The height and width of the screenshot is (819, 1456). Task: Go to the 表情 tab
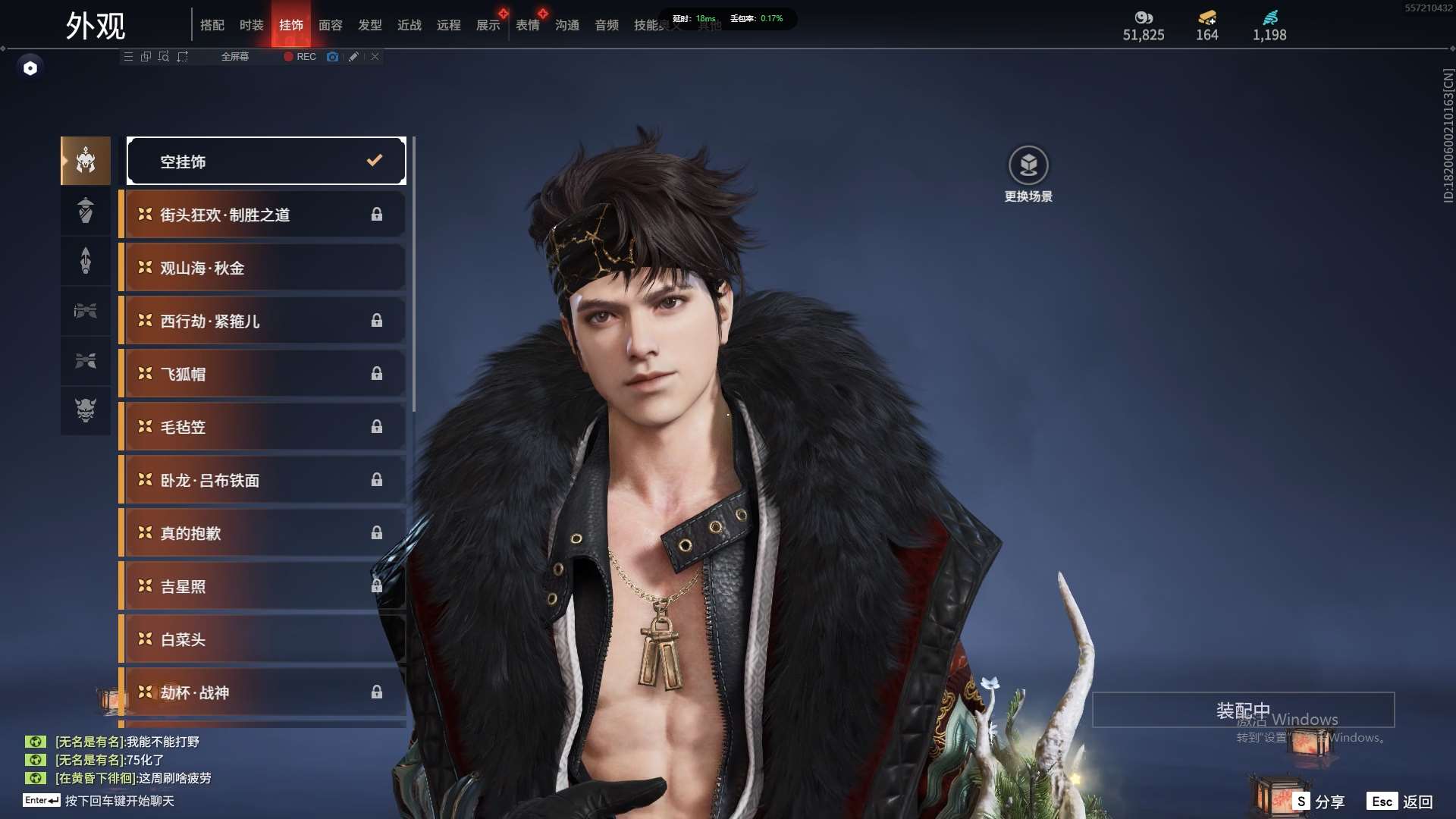coord(527,25)
